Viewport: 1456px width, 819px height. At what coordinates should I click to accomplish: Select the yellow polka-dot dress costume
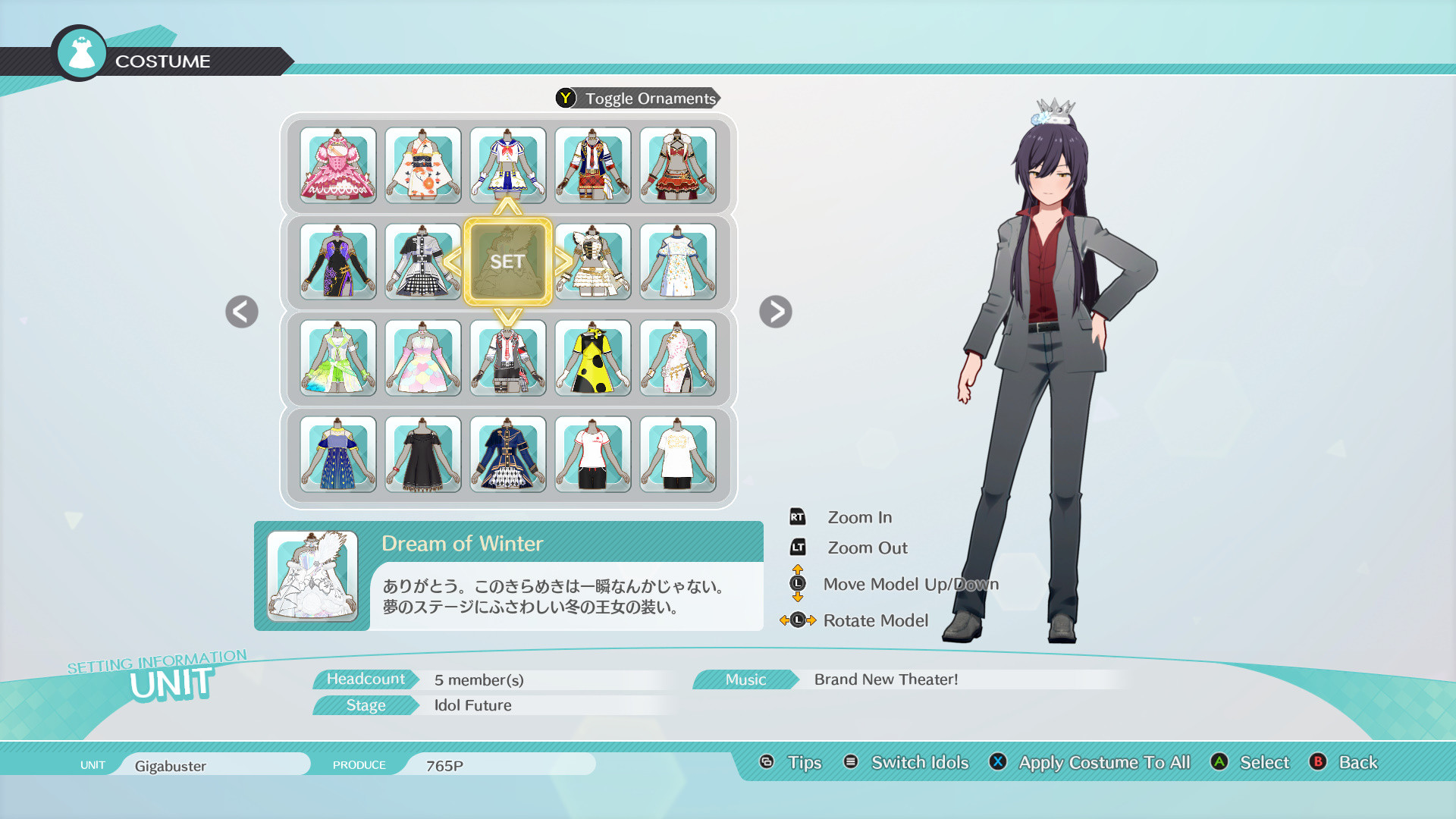593,358
